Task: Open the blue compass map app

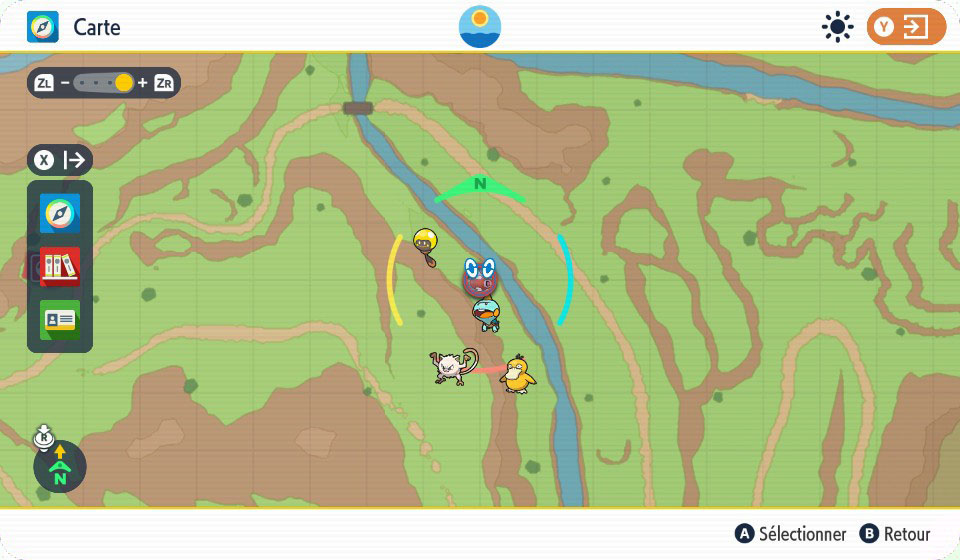Action: 60,215
